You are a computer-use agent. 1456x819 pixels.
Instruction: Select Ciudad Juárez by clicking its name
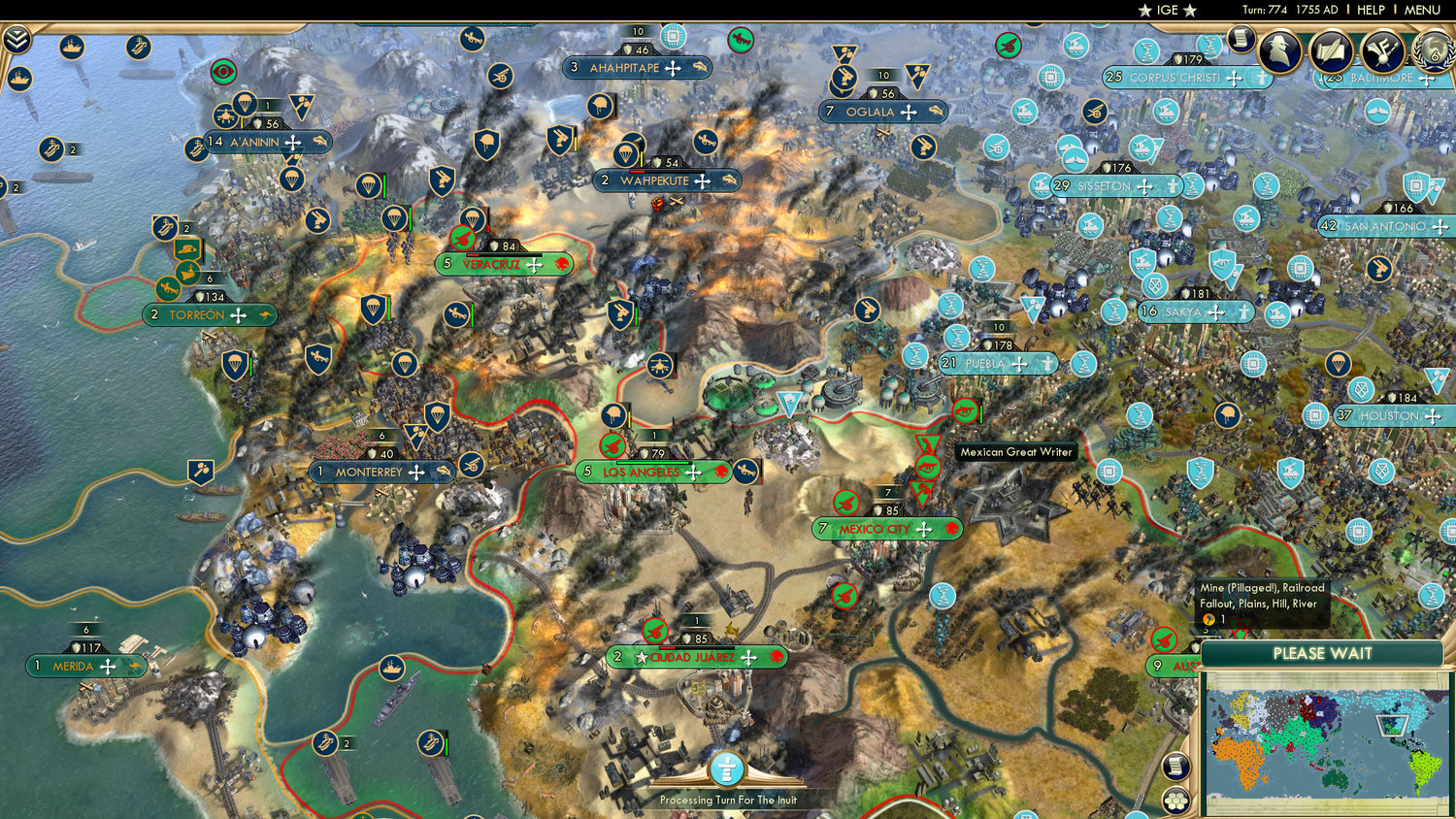tap(694, 656)
